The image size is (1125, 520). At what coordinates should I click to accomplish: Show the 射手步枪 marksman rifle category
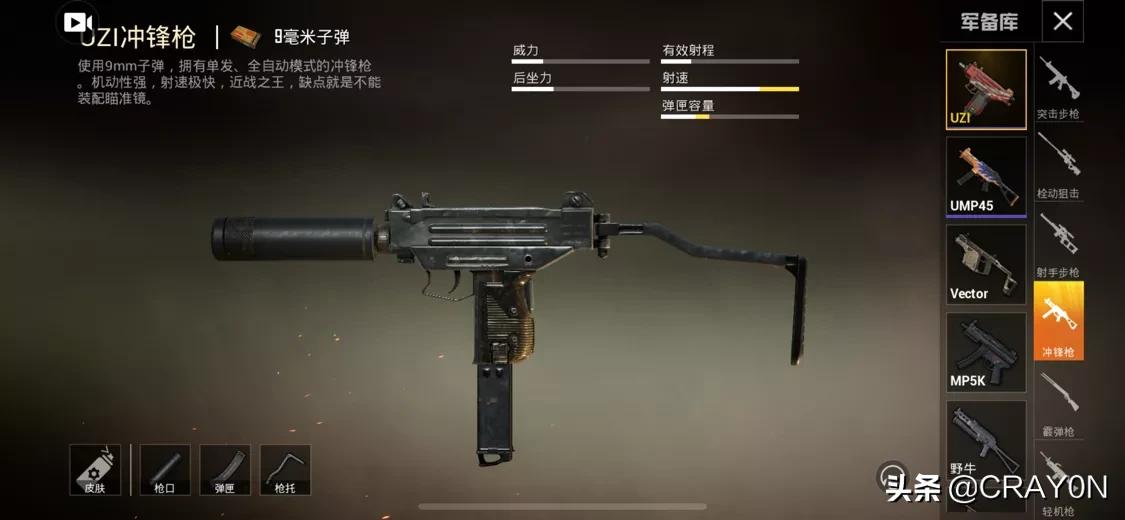[x=1058, y=243]
